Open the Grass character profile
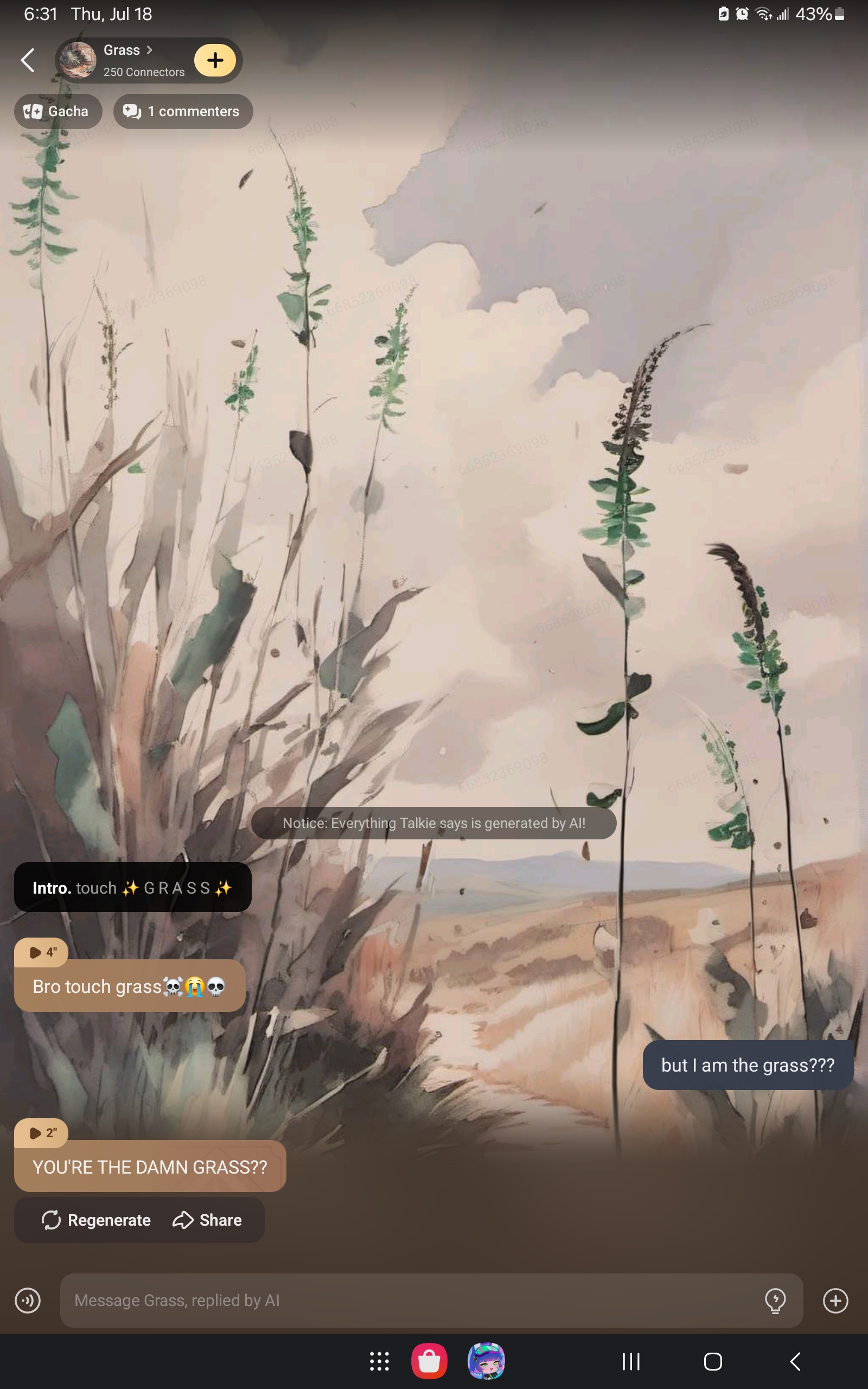 coord(122,60)
